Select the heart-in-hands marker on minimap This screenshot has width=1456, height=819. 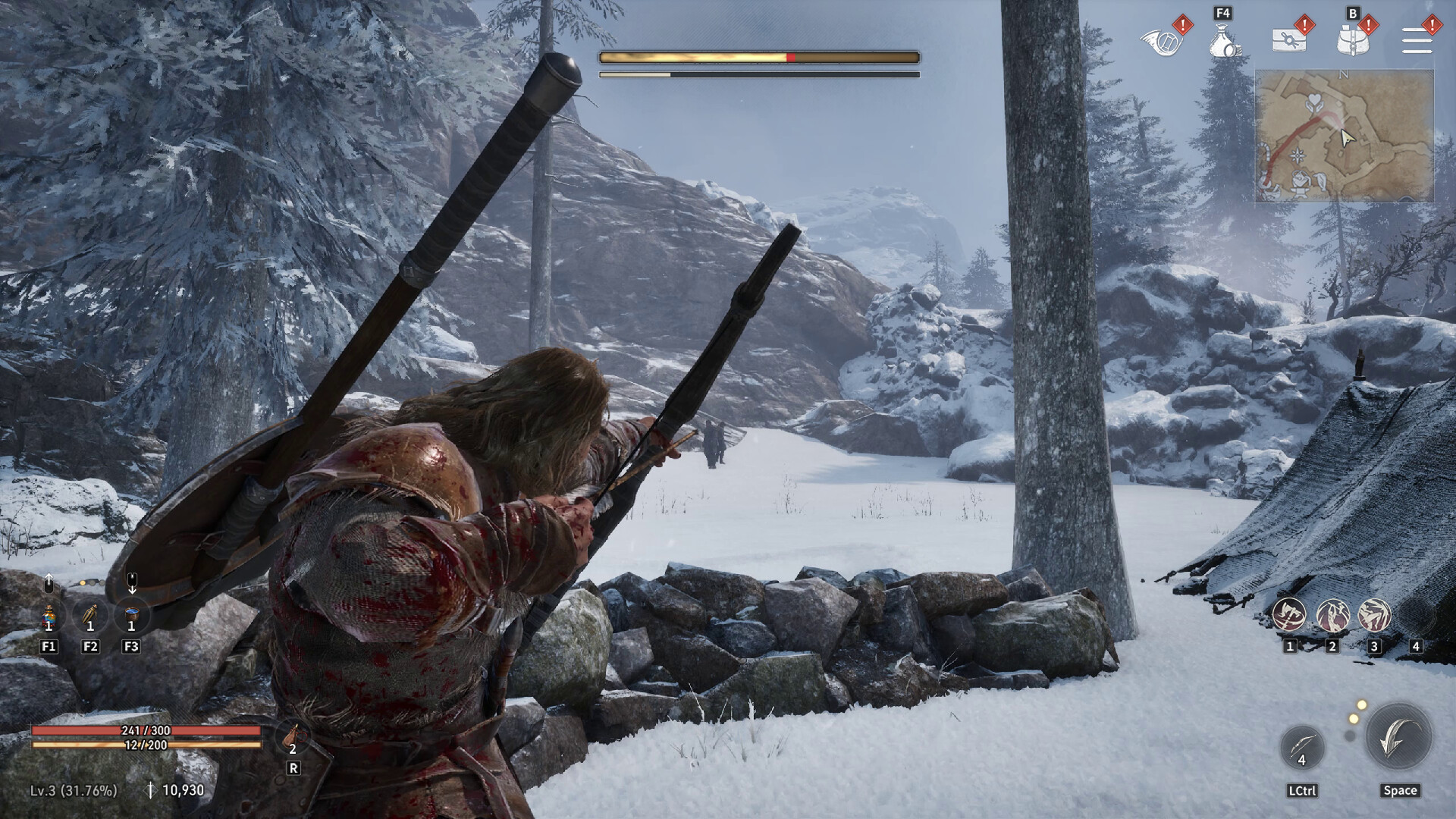(x=1313, y=102)
